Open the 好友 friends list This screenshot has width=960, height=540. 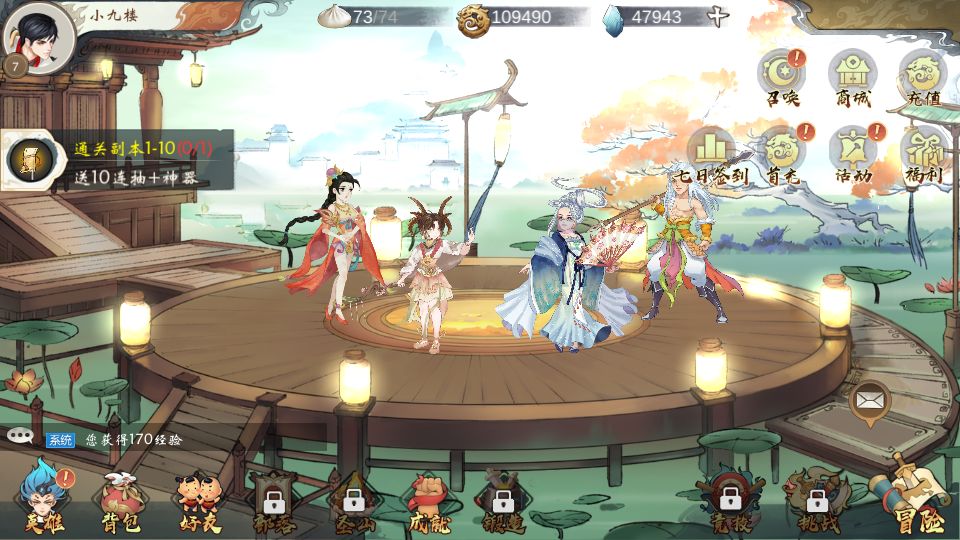(196, 500)
